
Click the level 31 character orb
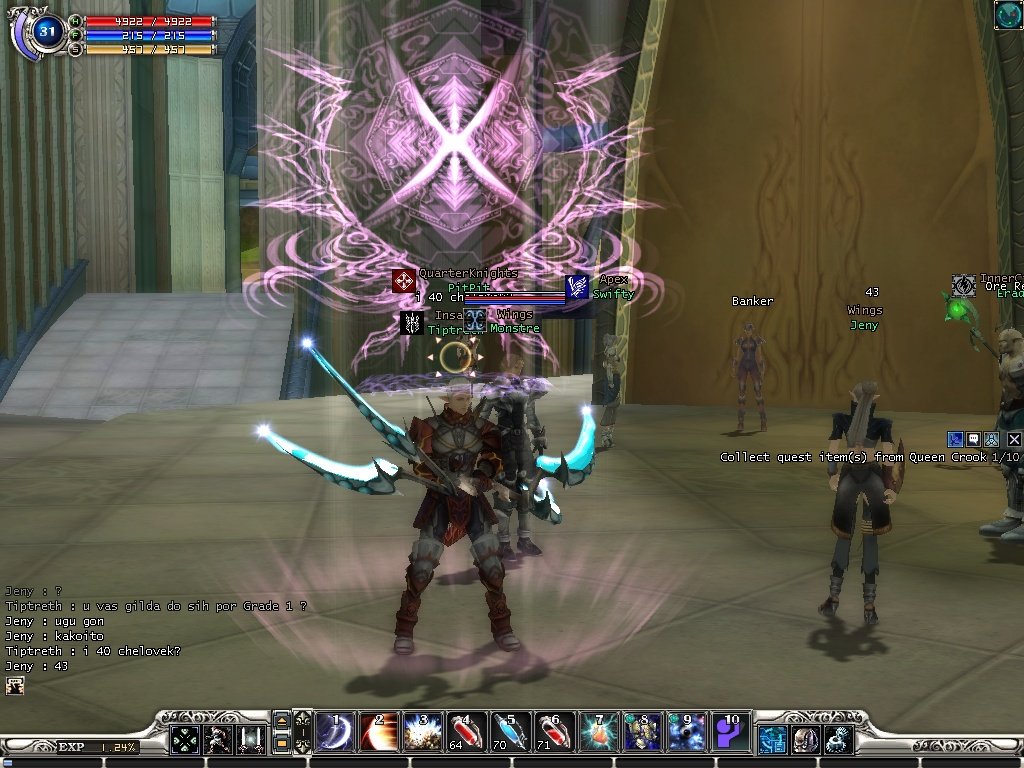pos(47,31)
